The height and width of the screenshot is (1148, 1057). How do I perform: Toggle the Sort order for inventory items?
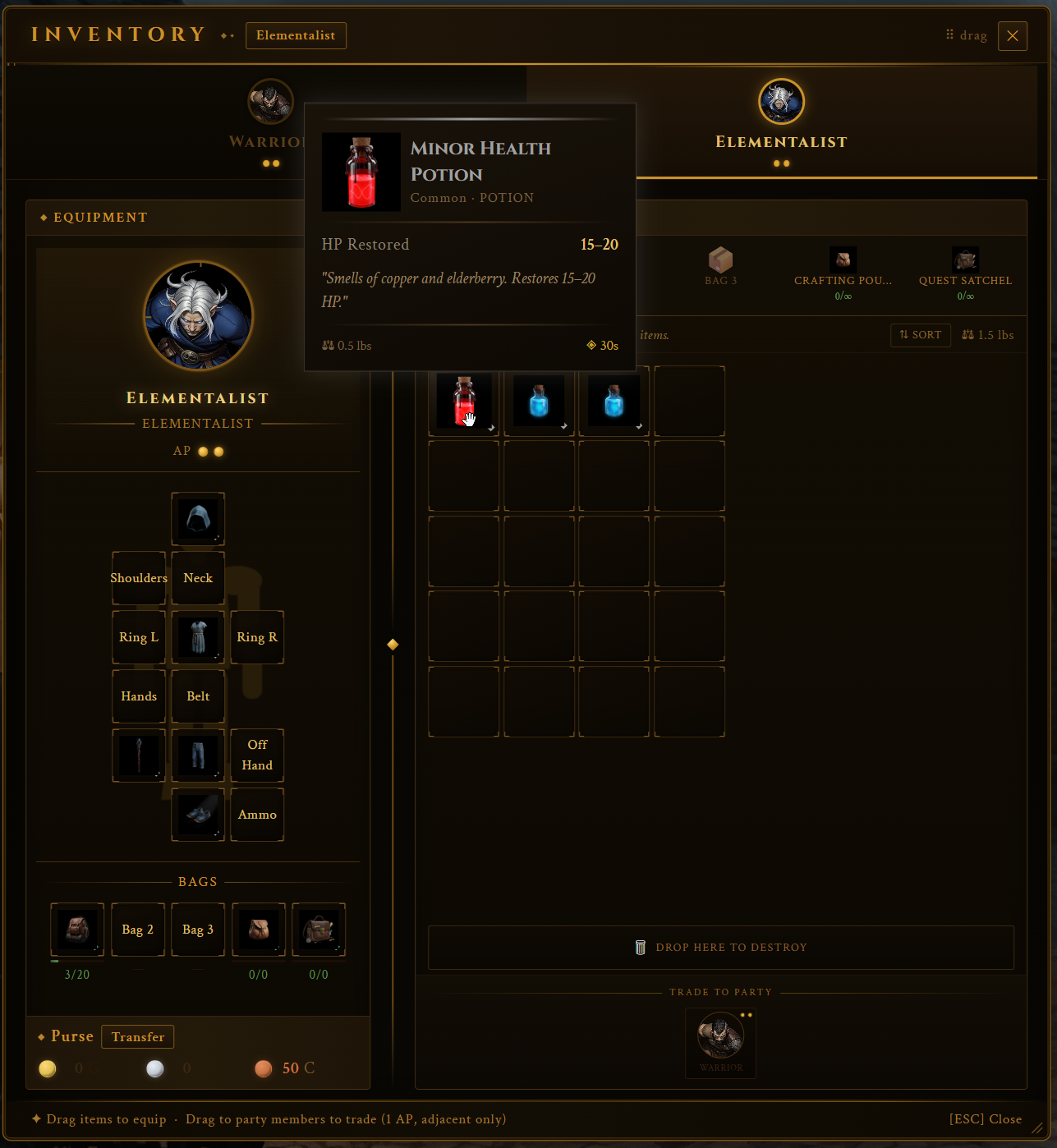click(920, 335)
